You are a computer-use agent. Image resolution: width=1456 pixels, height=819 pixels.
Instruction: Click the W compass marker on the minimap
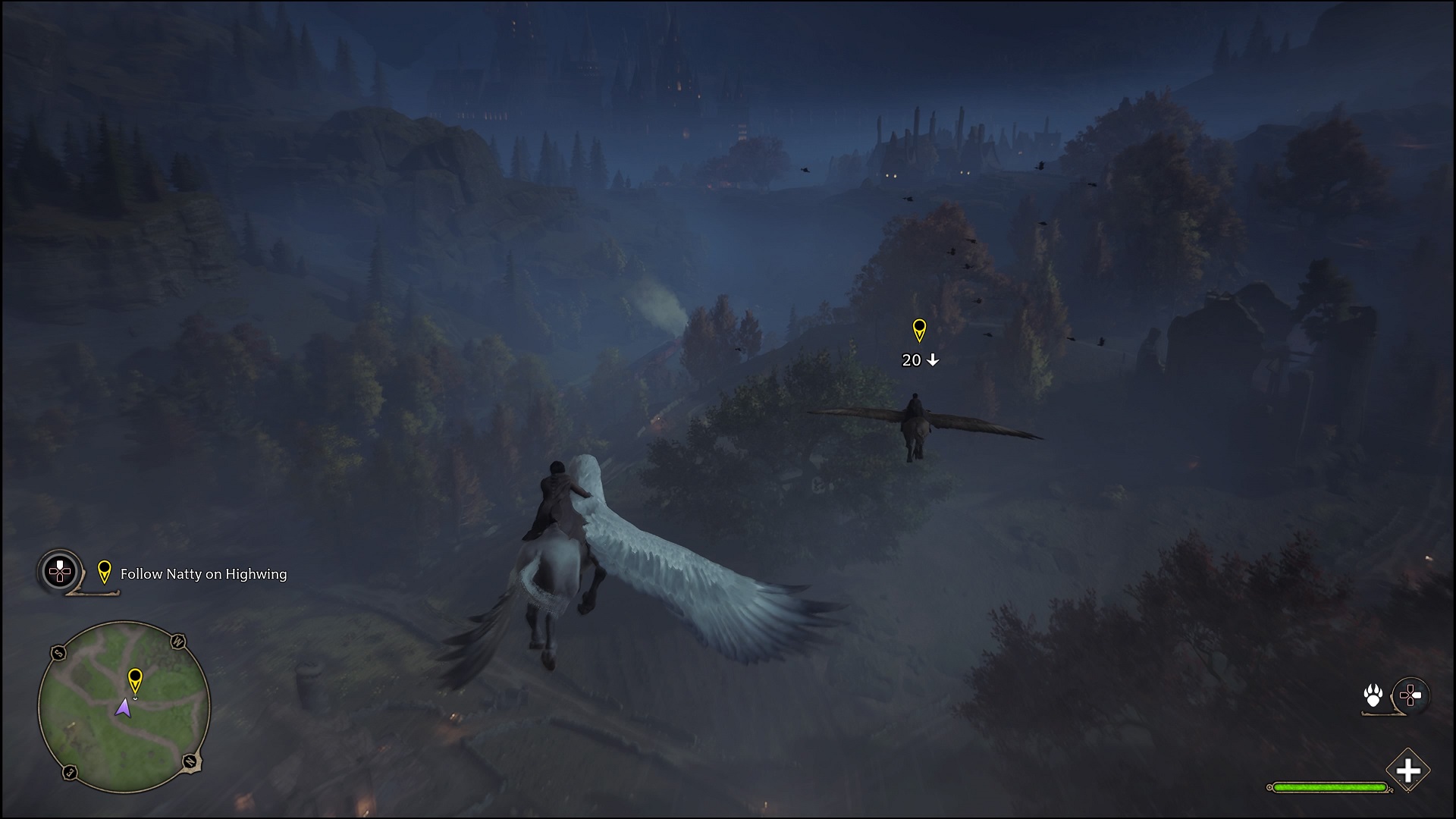[180, 641]
